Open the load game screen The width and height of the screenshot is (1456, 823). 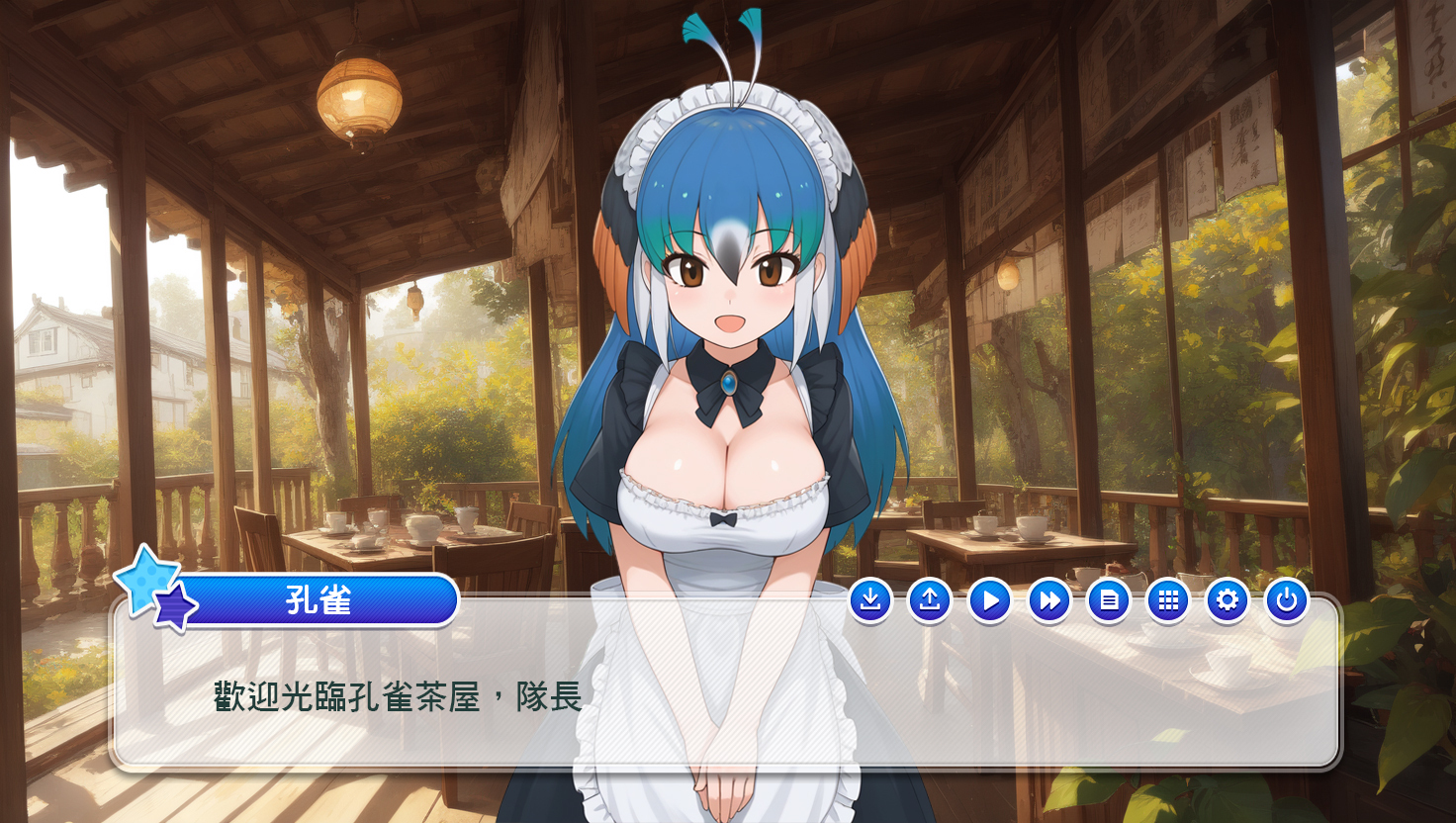point(930,599)
